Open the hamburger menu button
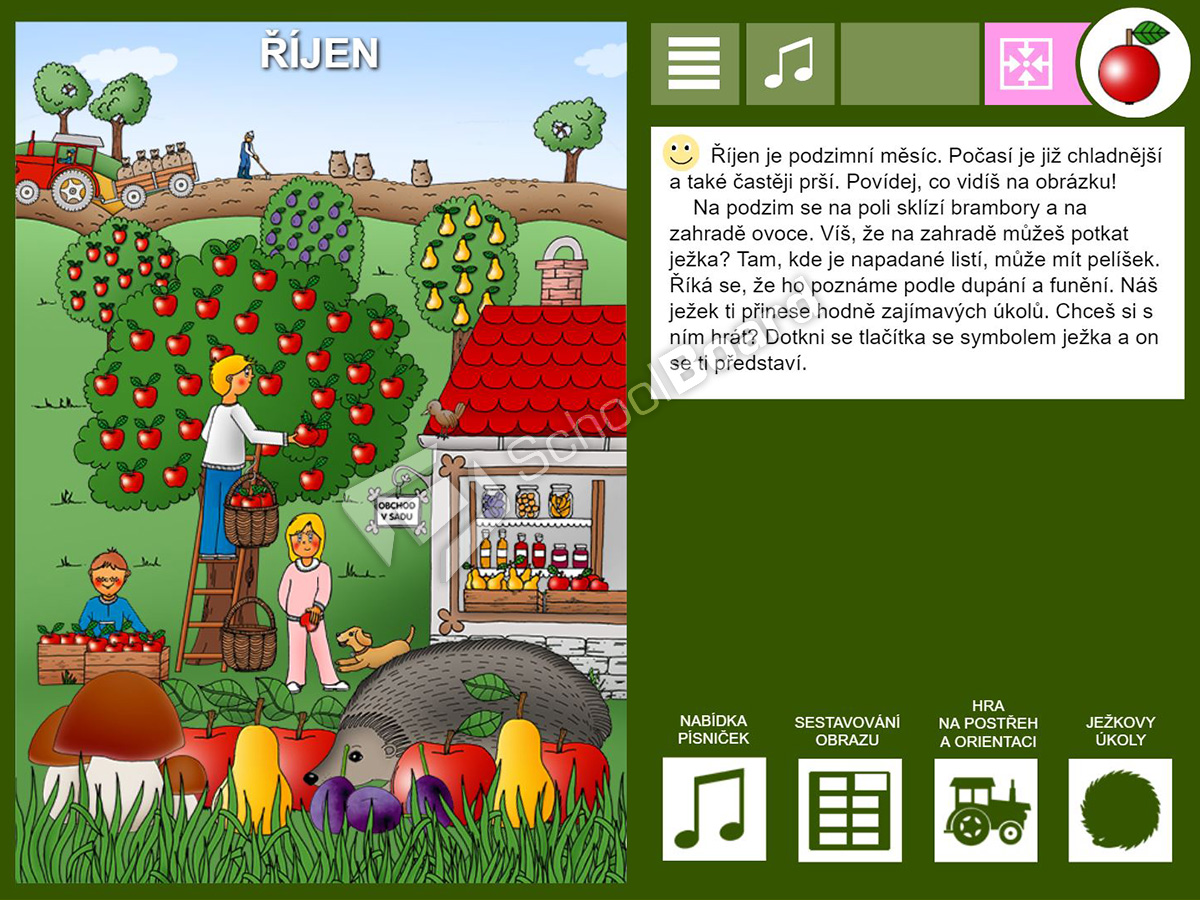The width and height of the screenshot is (1200, 900). click(x=695, y=64)
